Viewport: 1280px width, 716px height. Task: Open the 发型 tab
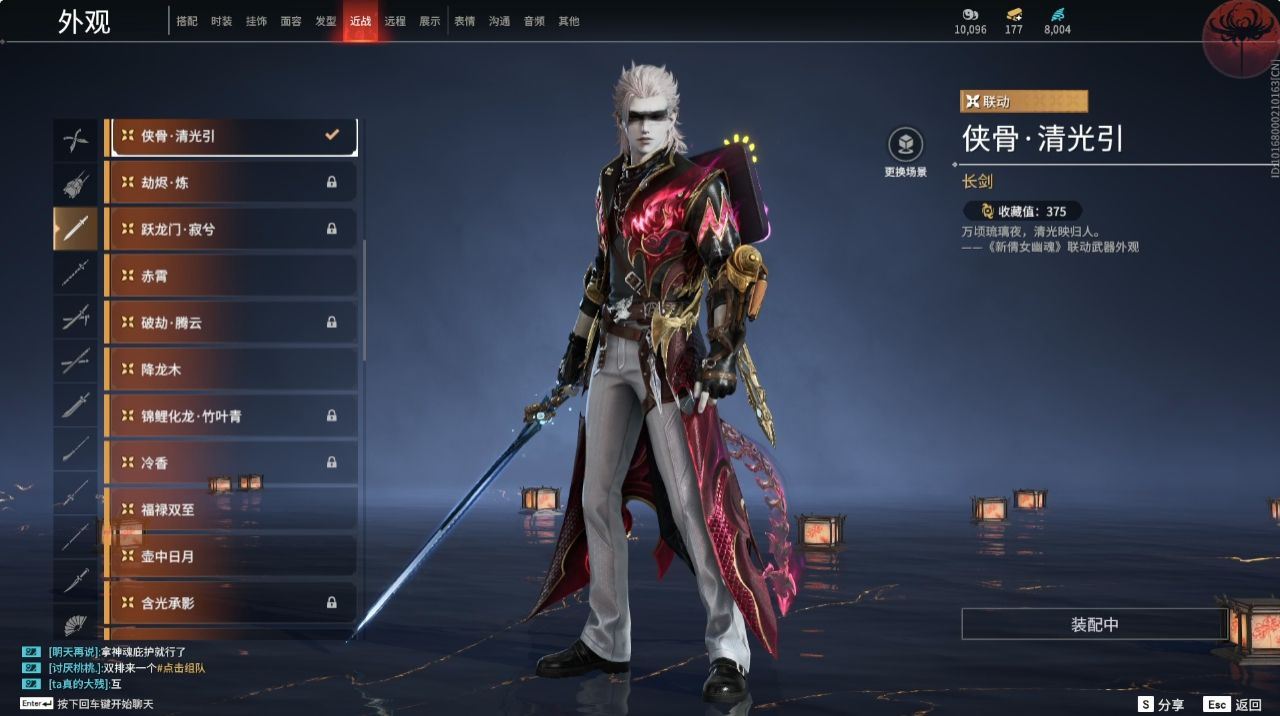[325, 21]
